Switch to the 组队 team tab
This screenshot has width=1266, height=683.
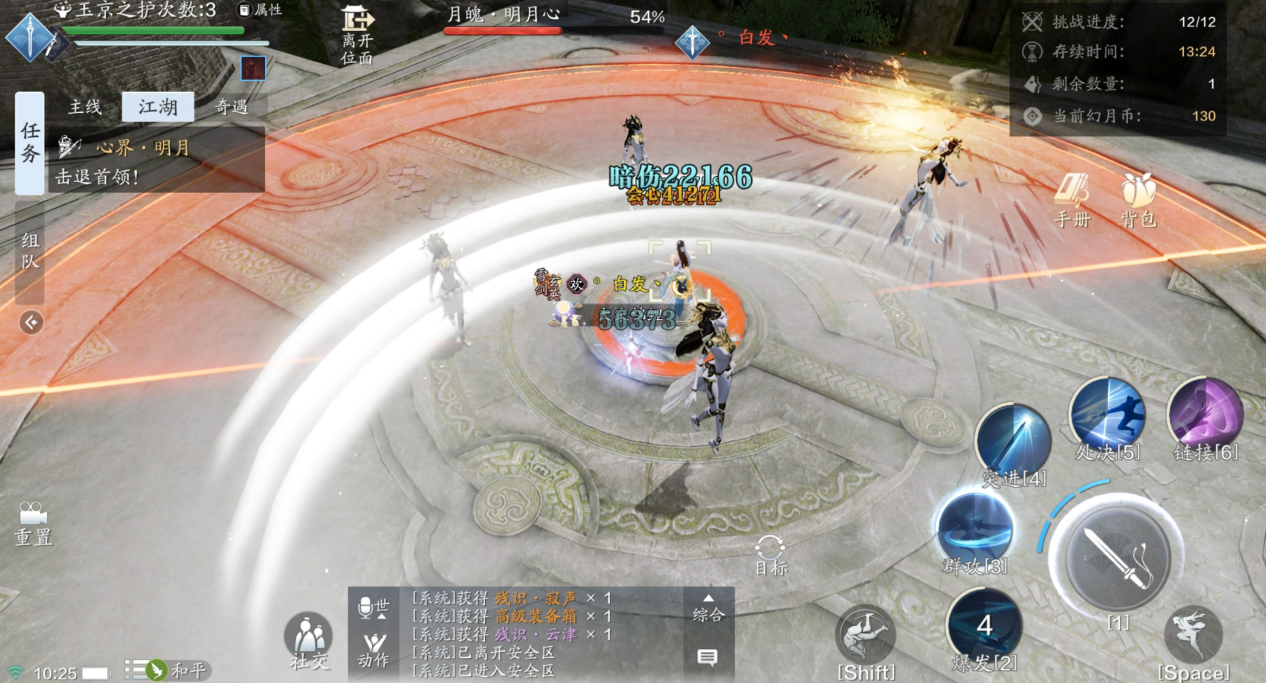[x=30, y=252]
